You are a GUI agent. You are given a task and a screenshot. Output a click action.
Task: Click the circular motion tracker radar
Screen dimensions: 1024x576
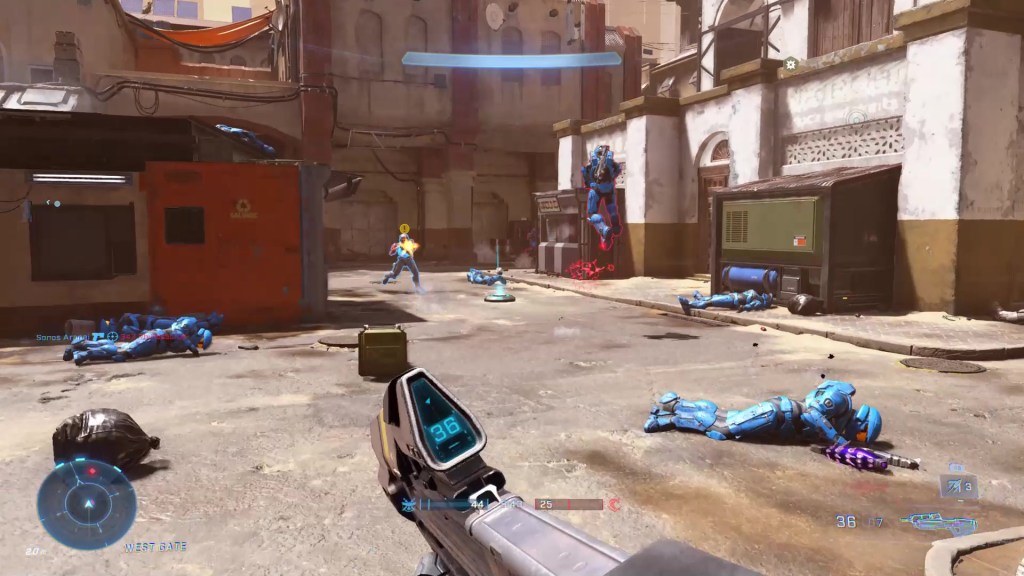click(x=87, y=503)
